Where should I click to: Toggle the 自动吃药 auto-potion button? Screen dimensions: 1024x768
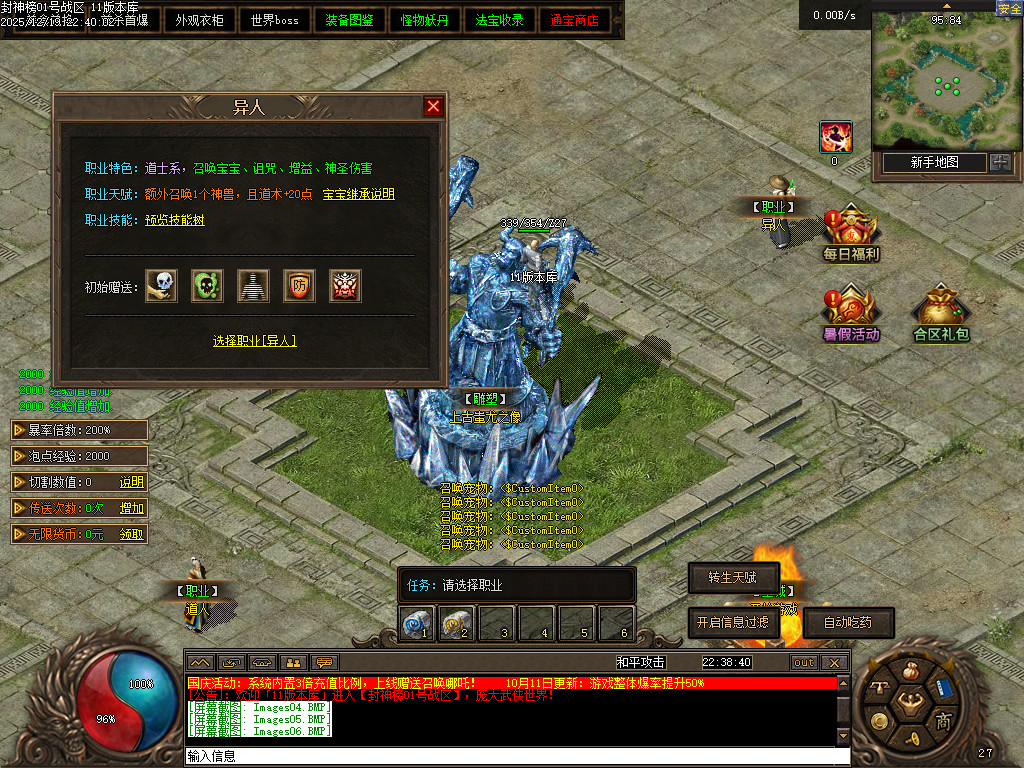pyautogui.click(x=848, y=622)
